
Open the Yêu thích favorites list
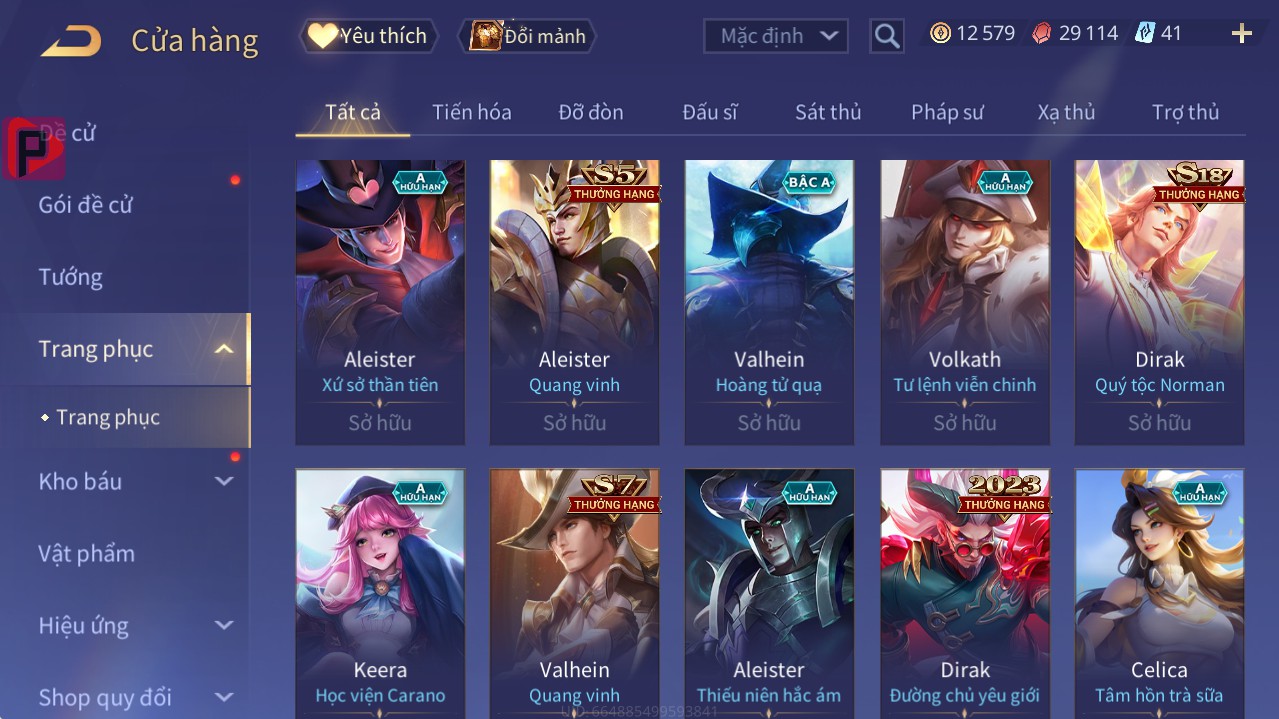pyautogui.click(x=369, y=36)
